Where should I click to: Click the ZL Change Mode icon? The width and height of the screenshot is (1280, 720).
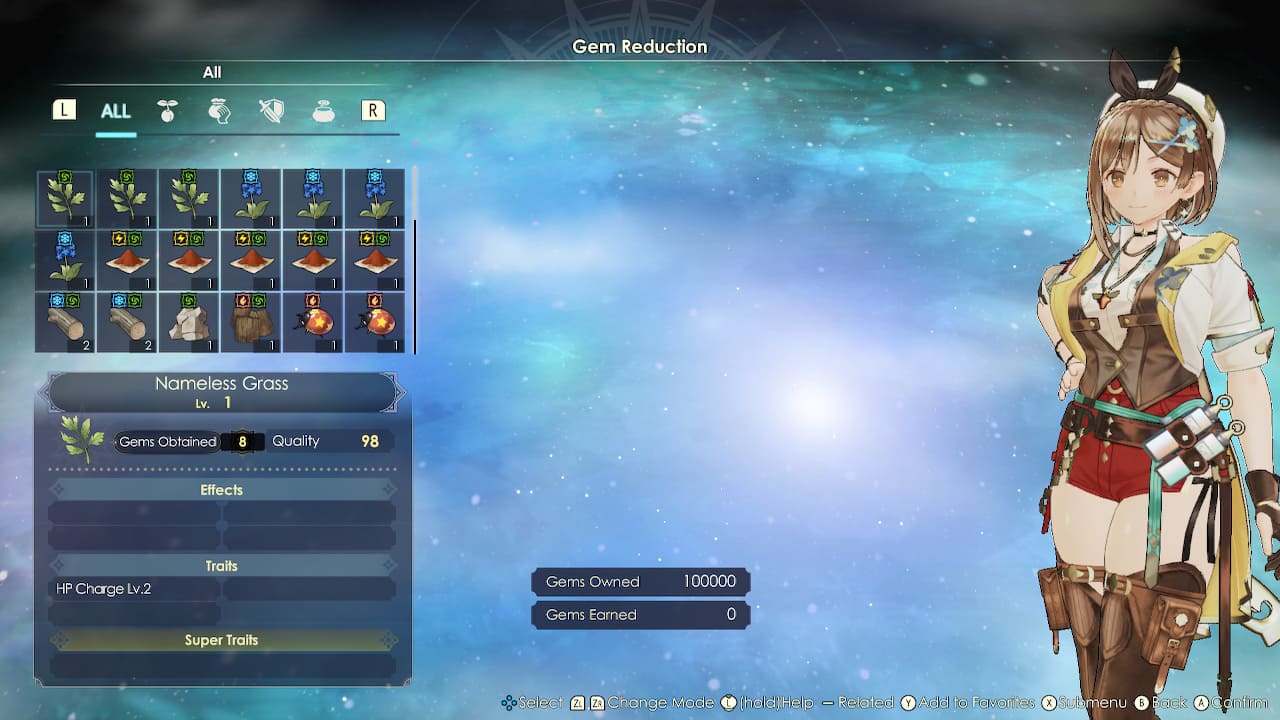pos(578,702)
